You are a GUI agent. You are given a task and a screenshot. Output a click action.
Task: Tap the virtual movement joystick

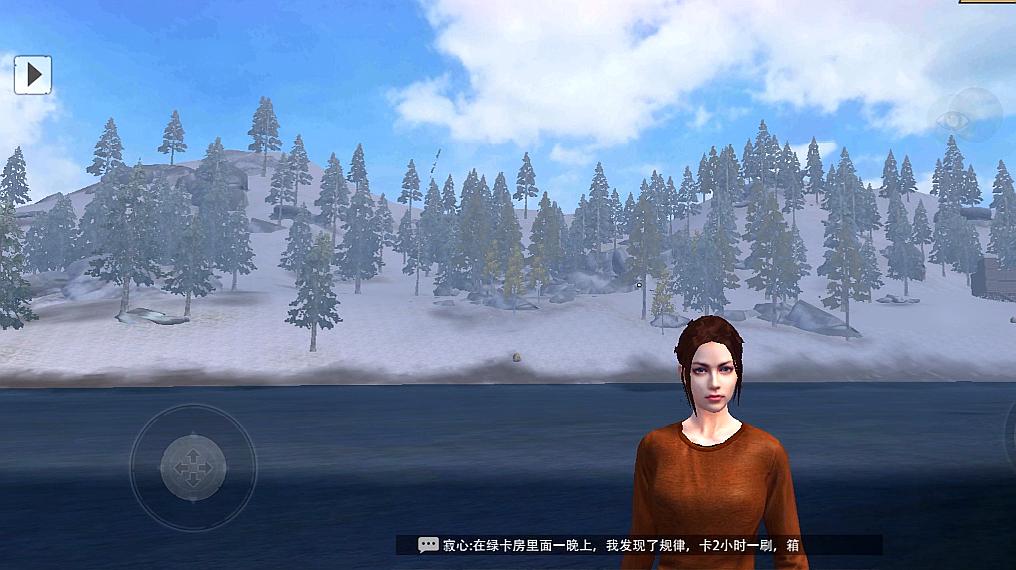click(x=193, y=467)
